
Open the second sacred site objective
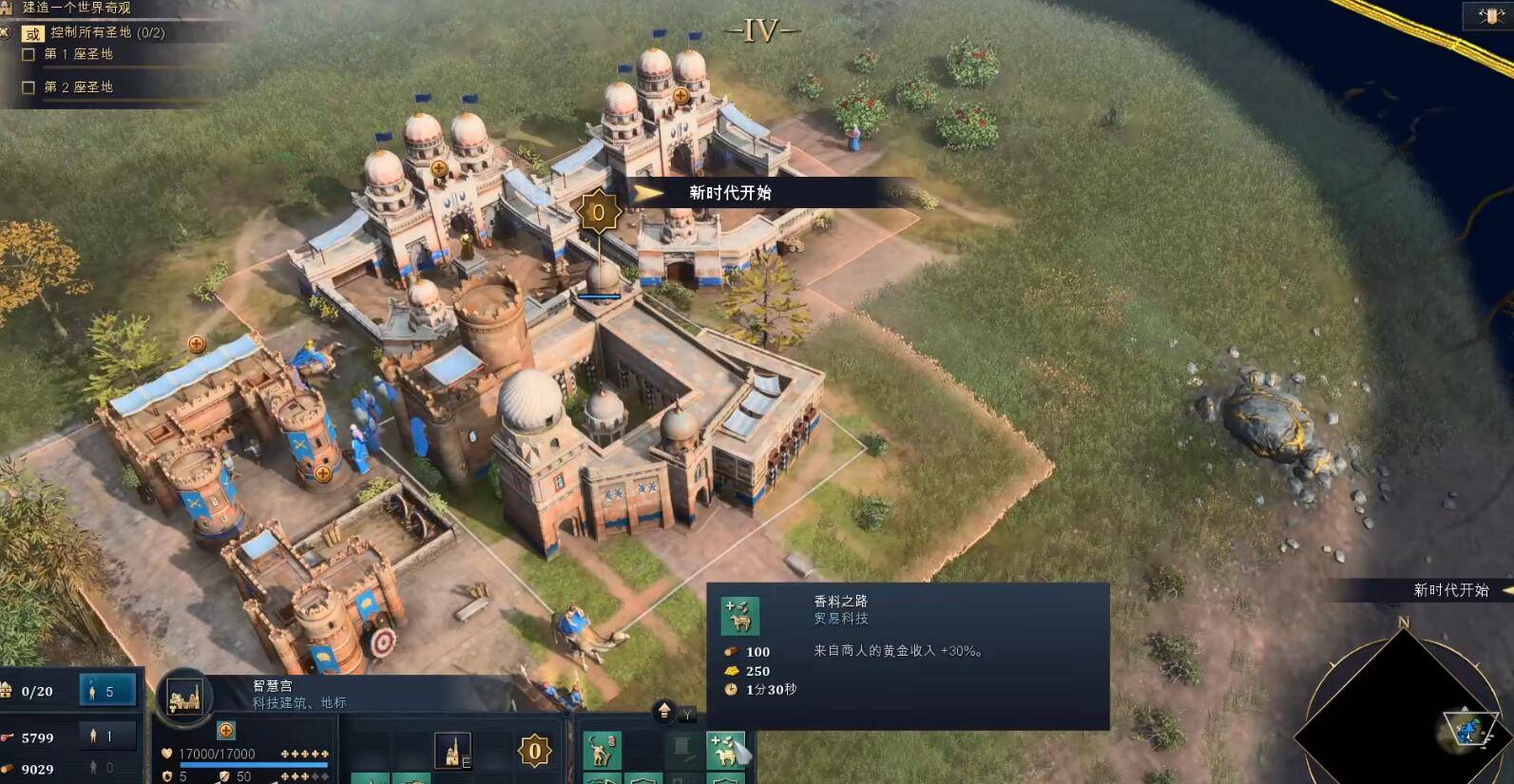[x=78, y=86]
